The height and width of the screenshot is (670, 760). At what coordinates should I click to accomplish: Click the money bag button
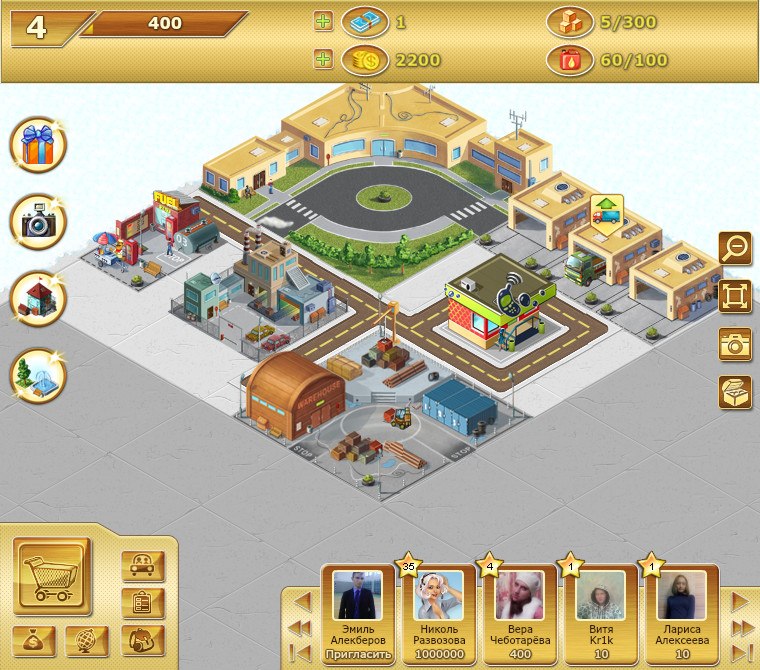pos(34,640)
